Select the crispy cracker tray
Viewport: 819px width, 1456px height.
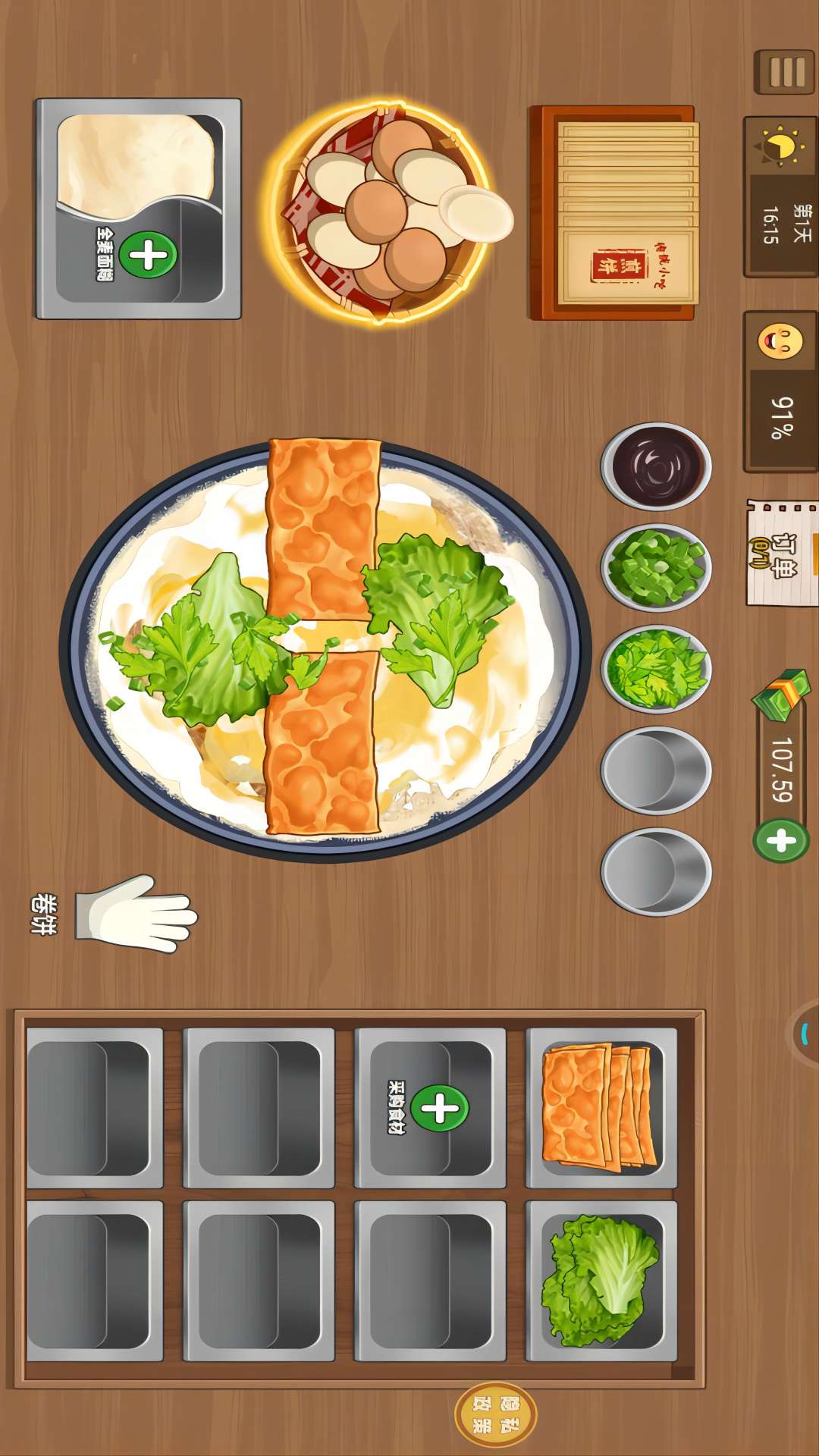tap(601, 1106)
